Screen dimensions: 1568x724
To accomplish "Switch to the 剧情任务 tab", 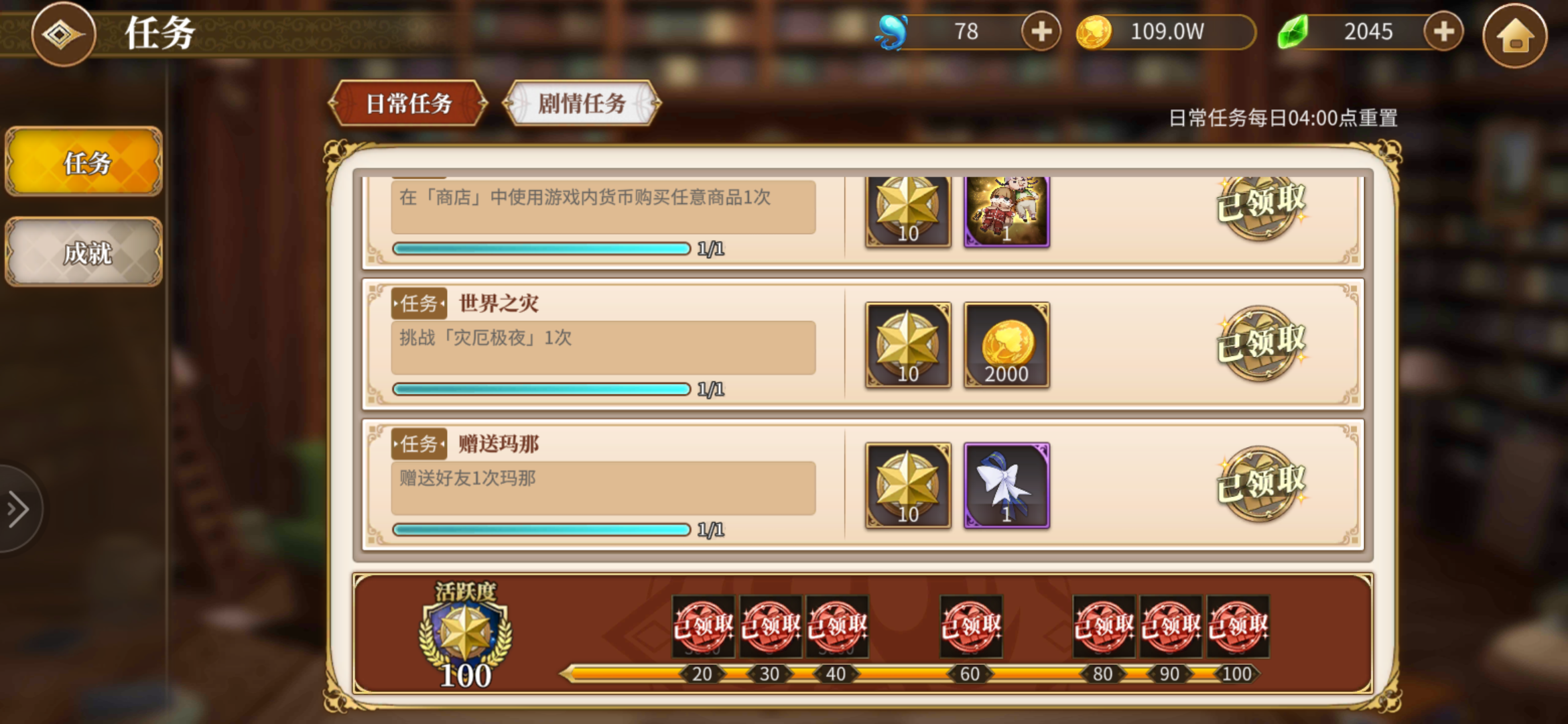I will click(x=580, y=104).
